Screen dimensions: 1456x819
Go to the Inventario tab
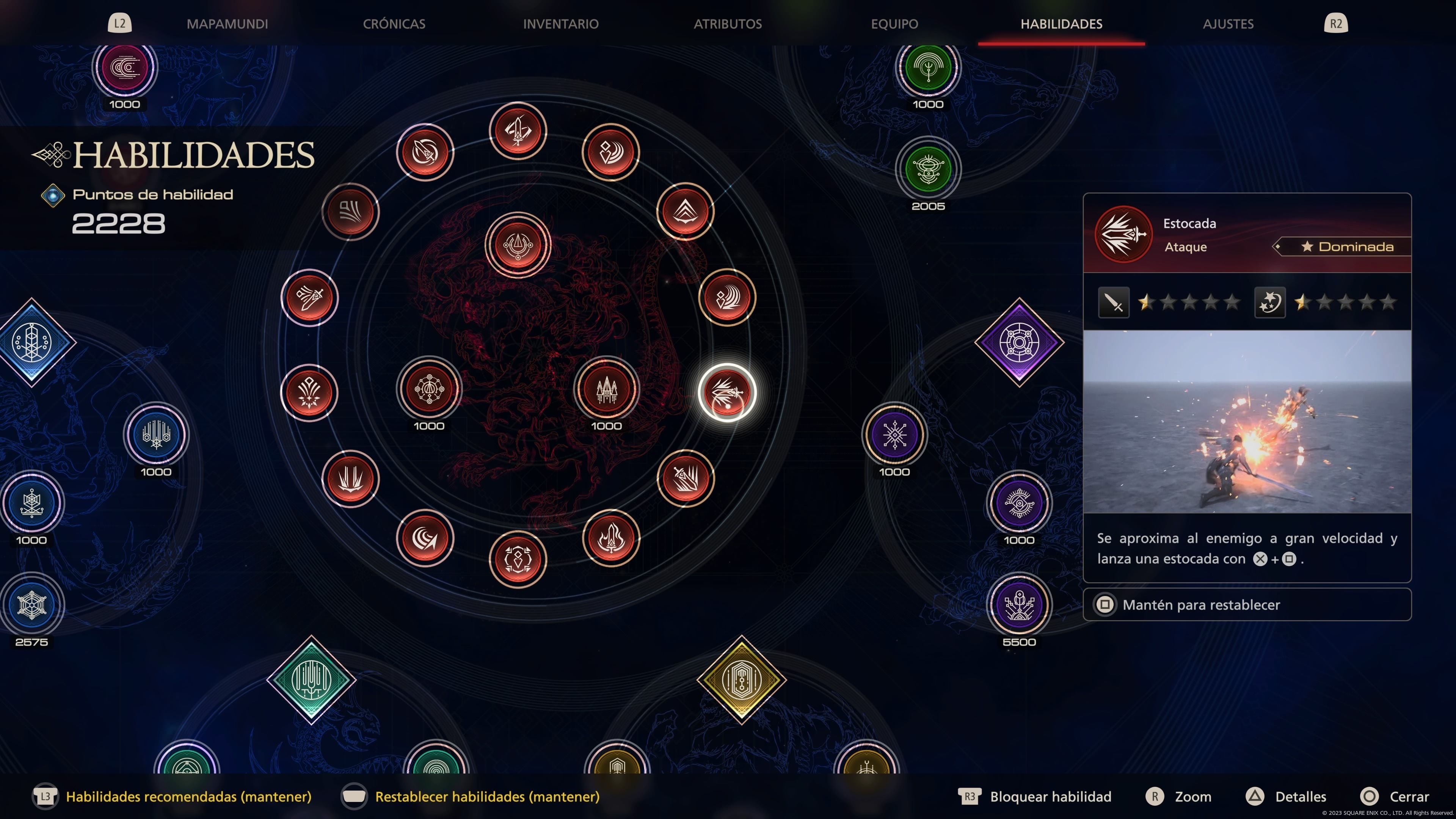[560, 24]
